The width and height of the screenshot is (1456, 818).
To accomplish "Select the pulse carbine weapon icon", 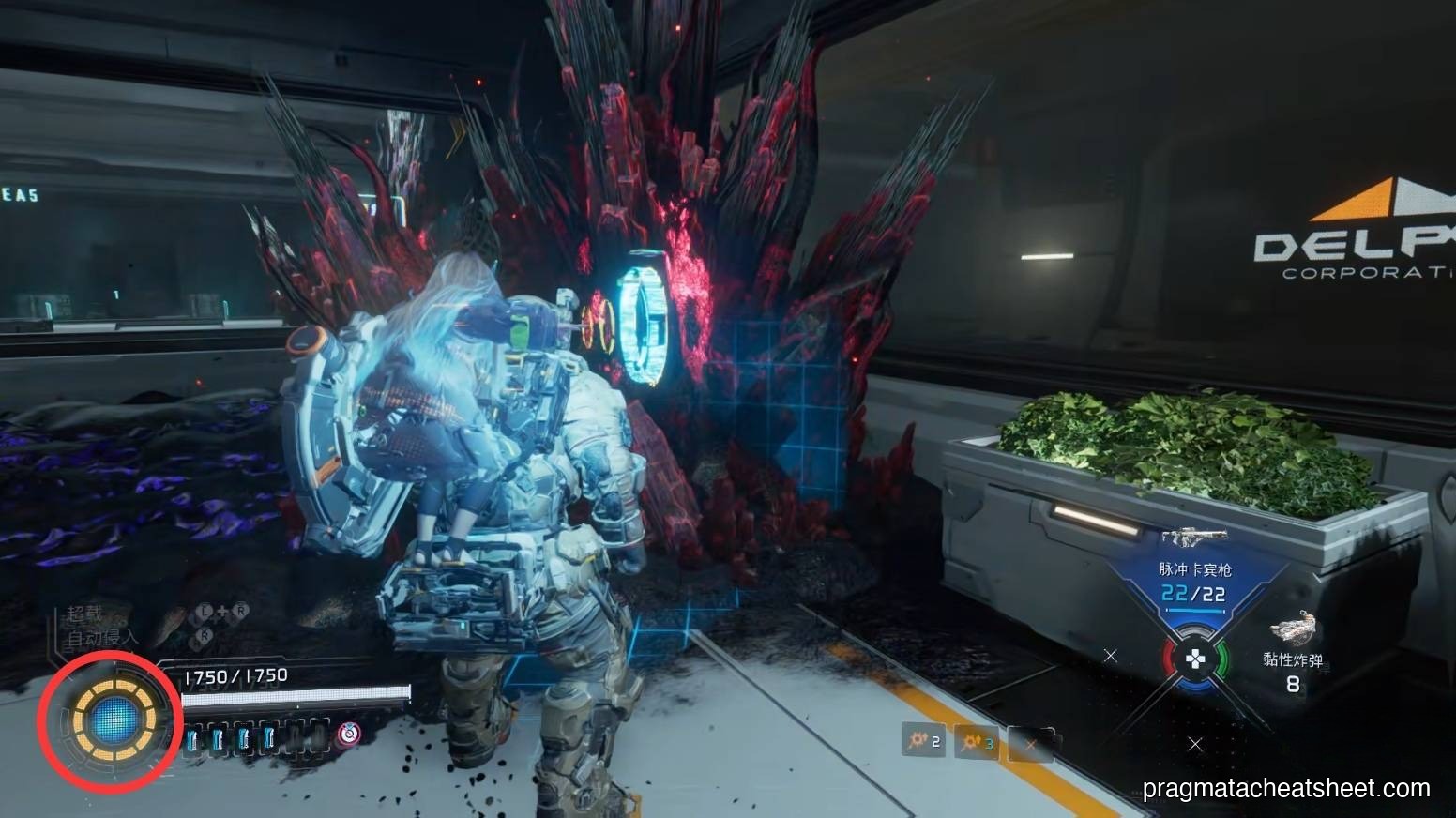I will (1192, 537).
